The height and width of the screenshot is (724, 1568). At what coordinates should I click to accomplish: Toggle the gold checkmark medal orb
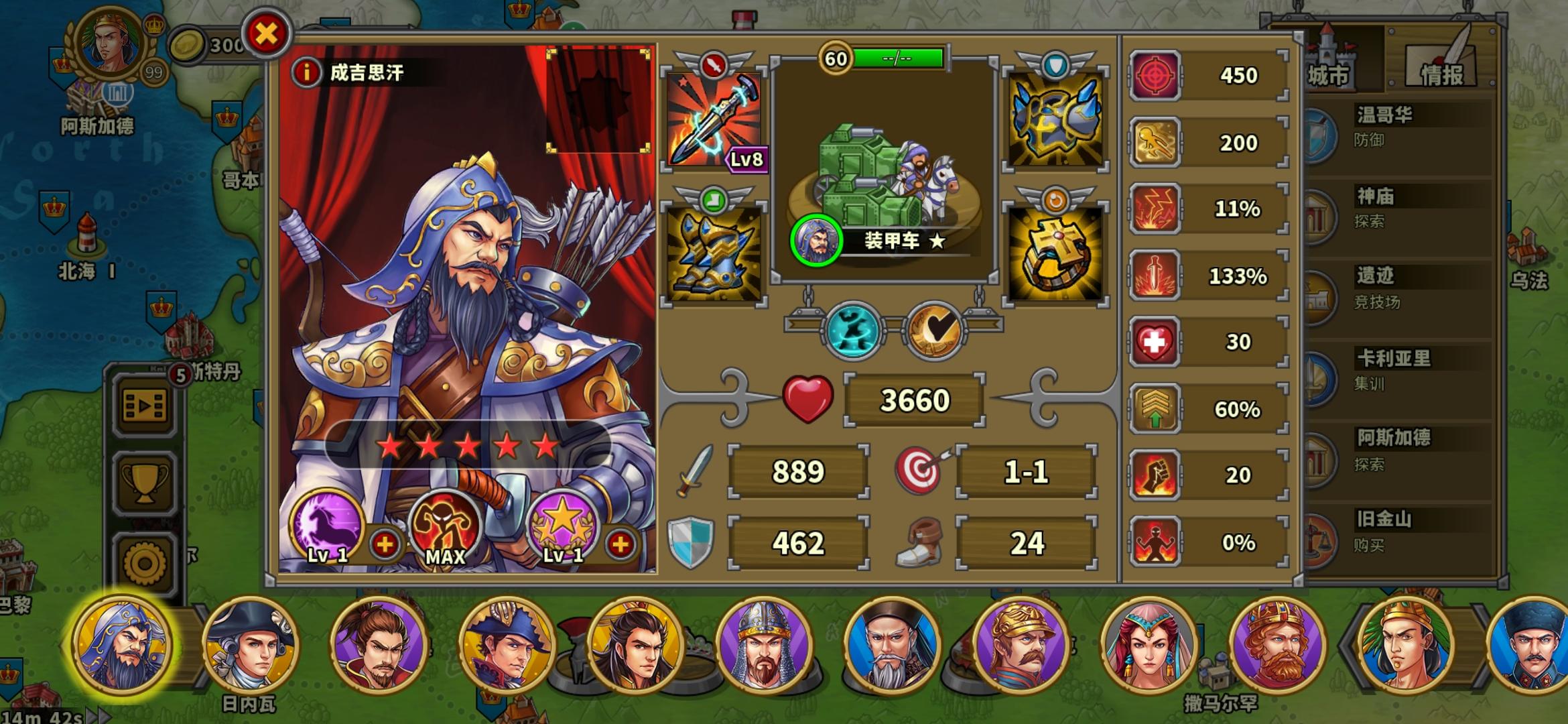tap(934, 328)
